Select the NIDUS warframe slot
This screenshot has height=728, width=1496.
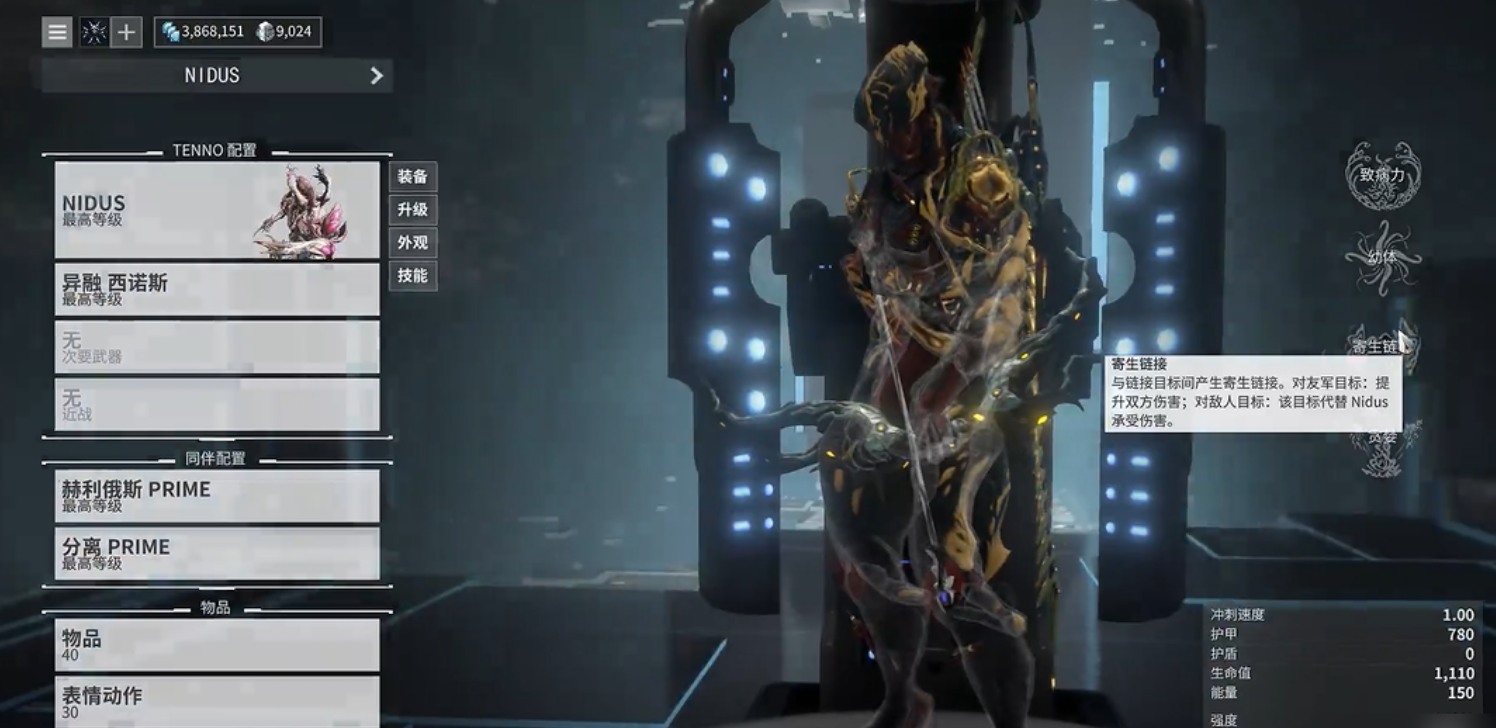coord(217,210)
